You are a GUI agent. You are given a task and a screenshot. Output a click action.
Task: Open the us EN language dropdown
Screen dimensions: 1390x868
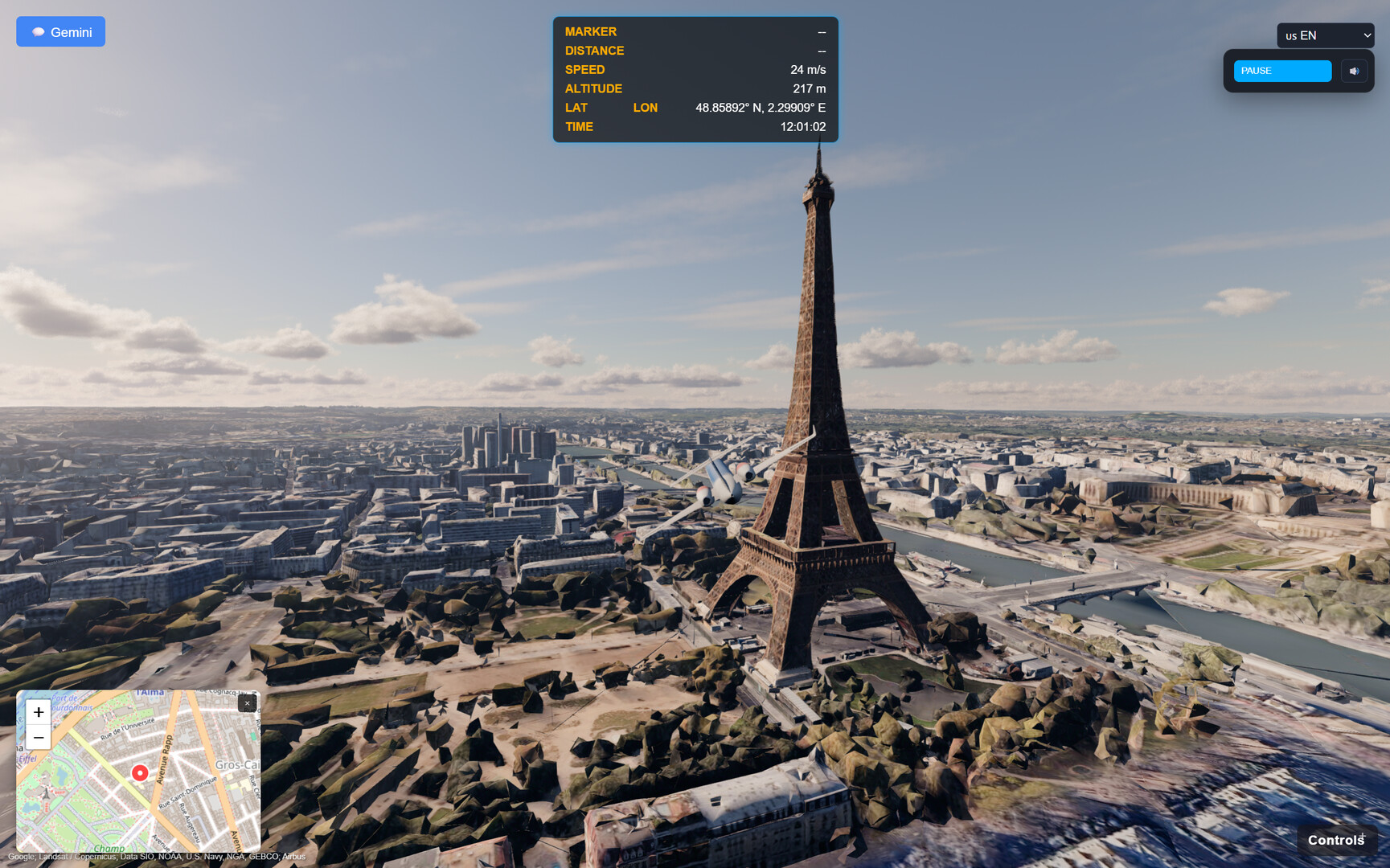click(1326, 35)
